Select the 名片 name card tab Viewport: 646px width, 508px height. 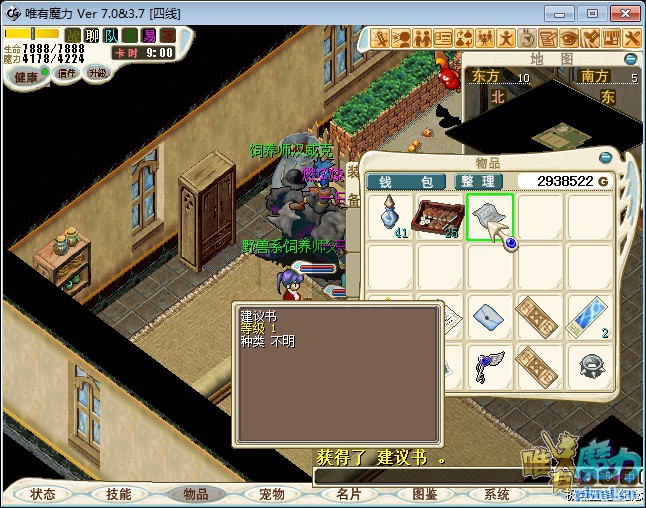349,494
